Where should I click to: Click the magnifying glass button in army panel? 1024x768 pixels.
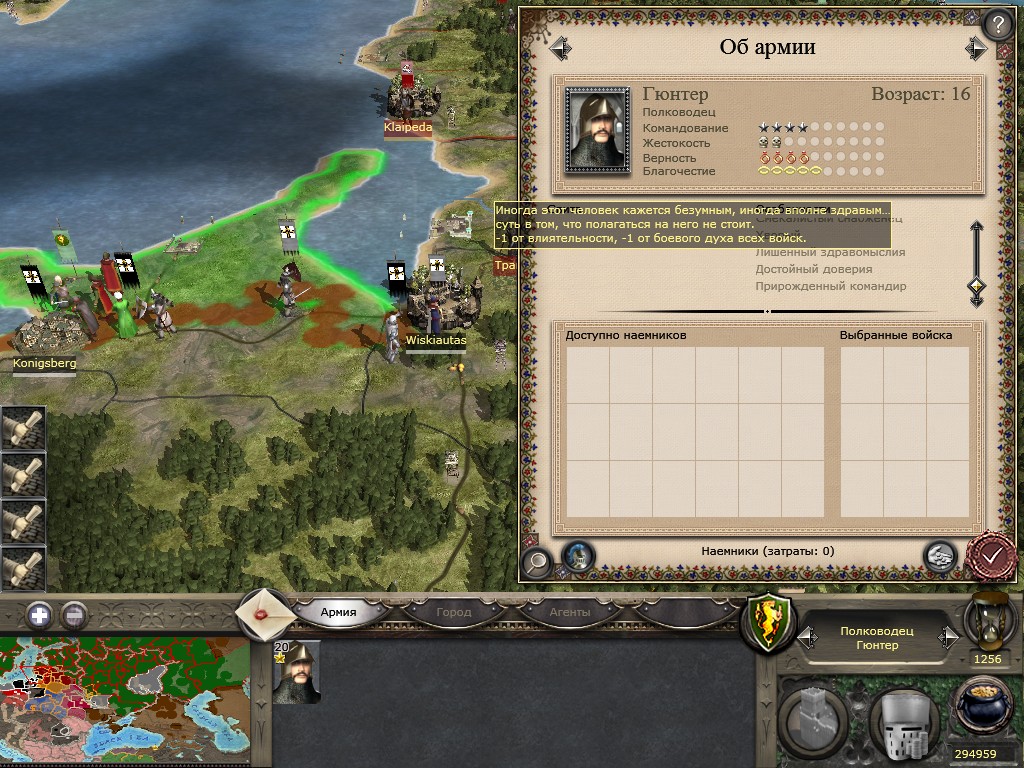coord(536,561)
